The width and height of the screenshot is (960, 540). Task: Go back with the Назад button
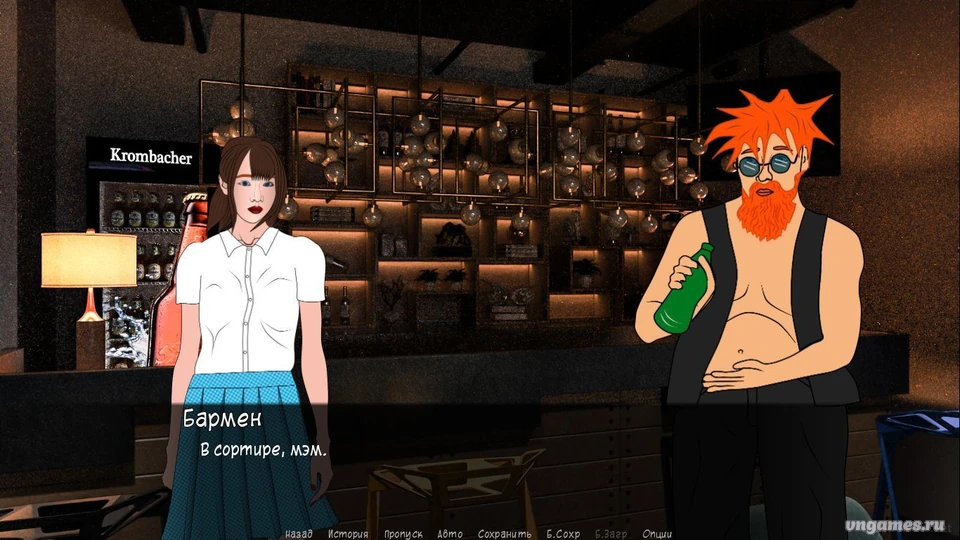299,534
